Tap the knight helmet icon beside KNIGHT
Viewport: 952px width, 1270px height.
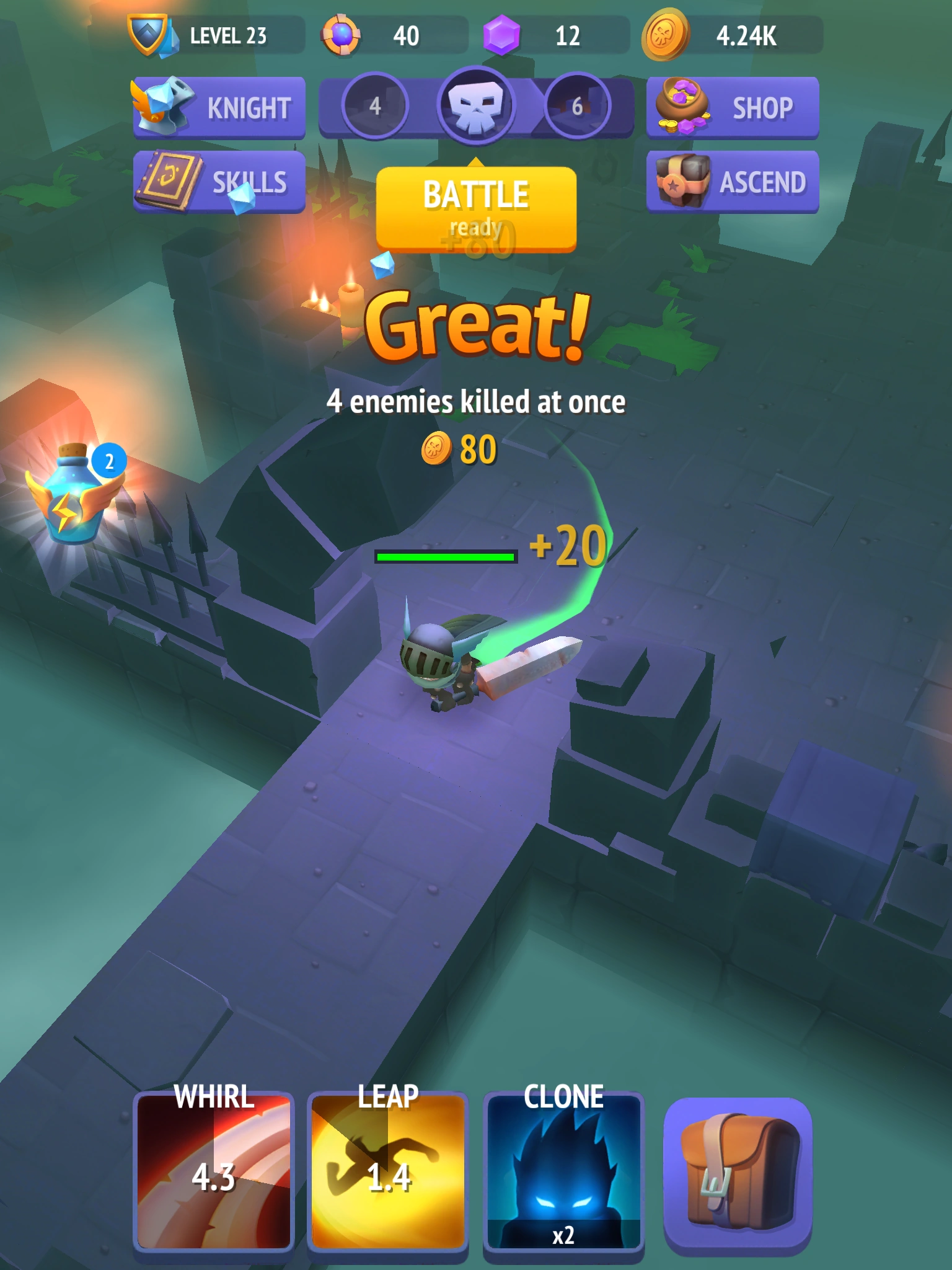164,107
